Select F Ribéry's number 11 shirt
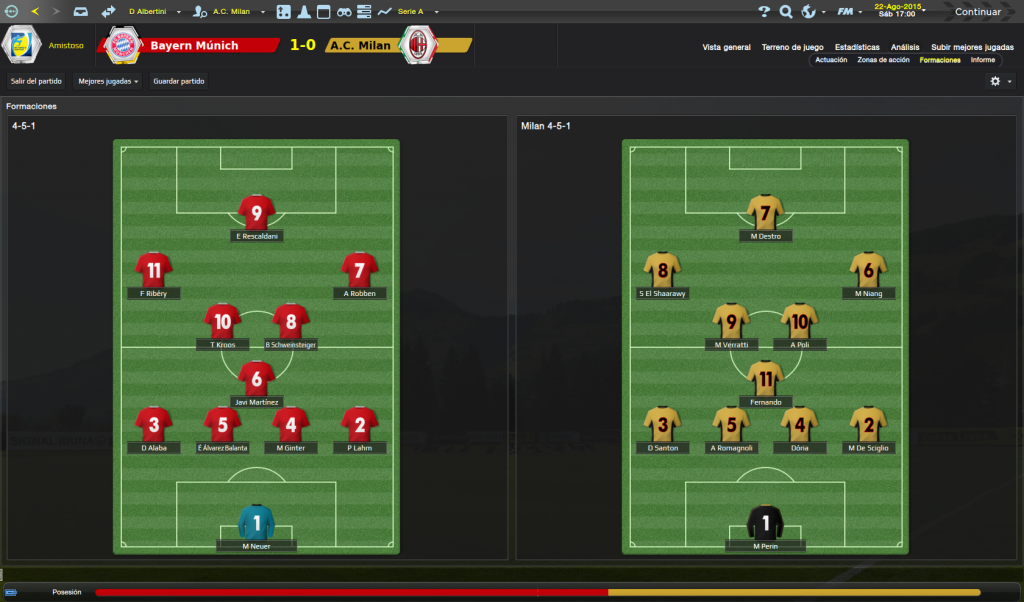The image size is (1024, 602). pos(154,270)
